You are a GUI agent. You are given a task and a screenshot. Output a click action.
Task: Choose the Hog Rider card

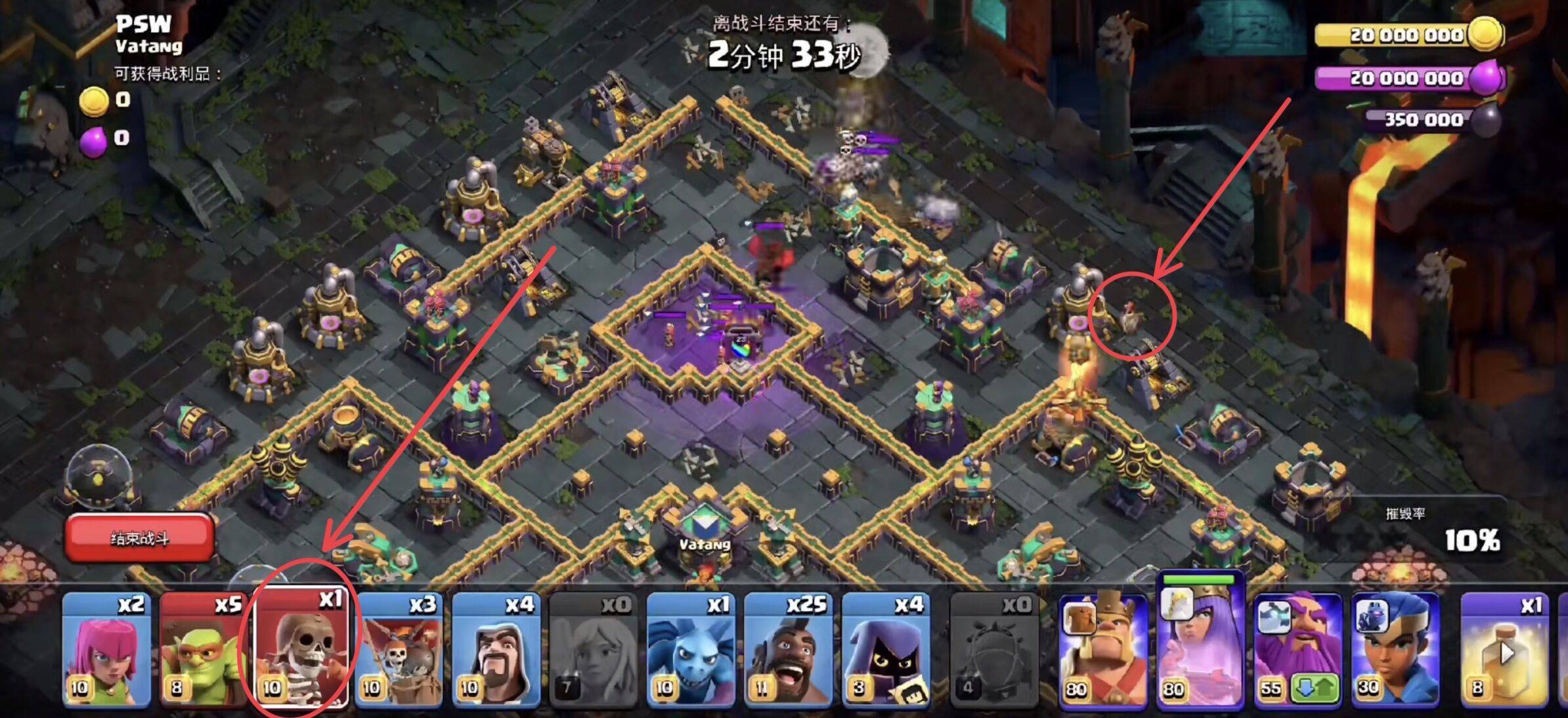788,650
